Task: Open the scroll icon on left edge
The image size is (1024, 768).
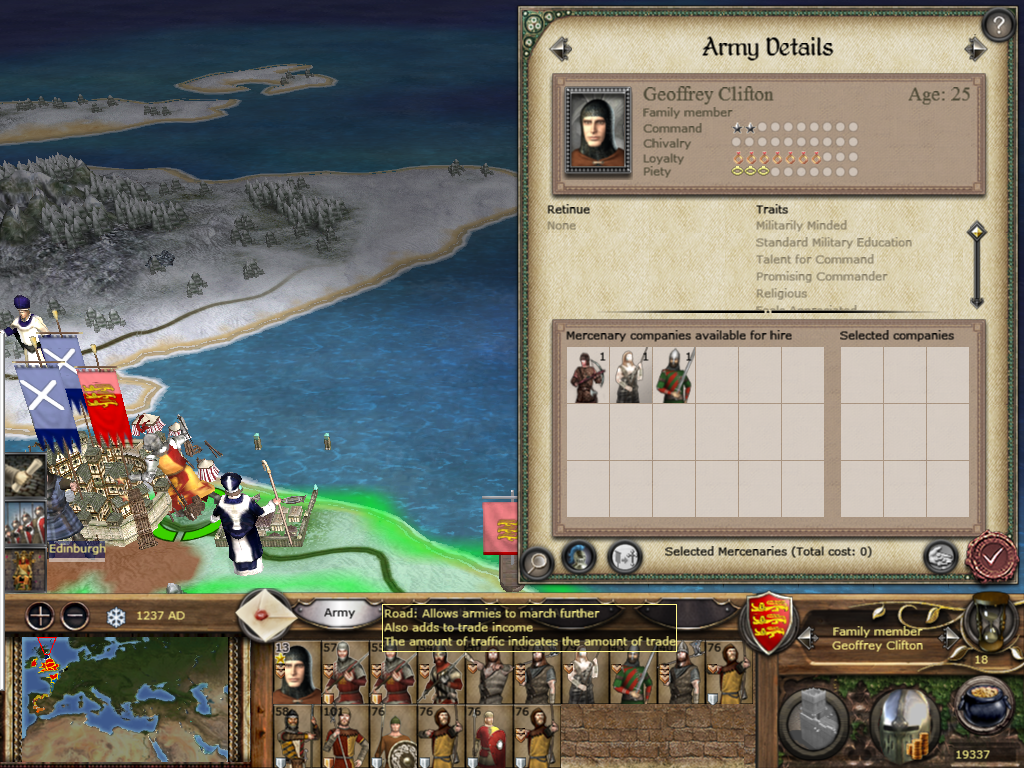Action: (x=22, y=478)
